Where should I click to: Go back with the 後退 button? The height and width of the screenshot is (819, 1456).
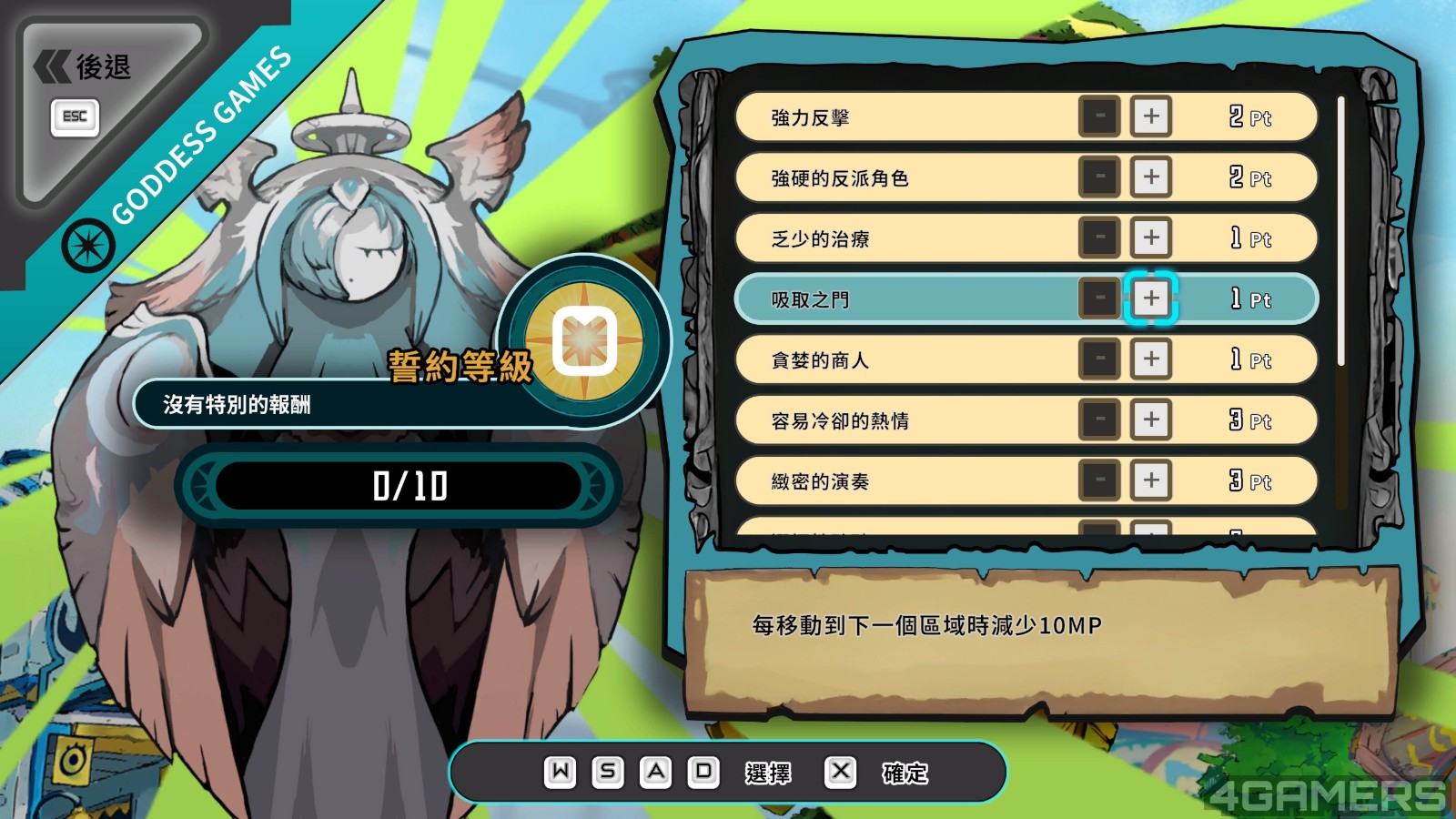click(x=84, y=68)
